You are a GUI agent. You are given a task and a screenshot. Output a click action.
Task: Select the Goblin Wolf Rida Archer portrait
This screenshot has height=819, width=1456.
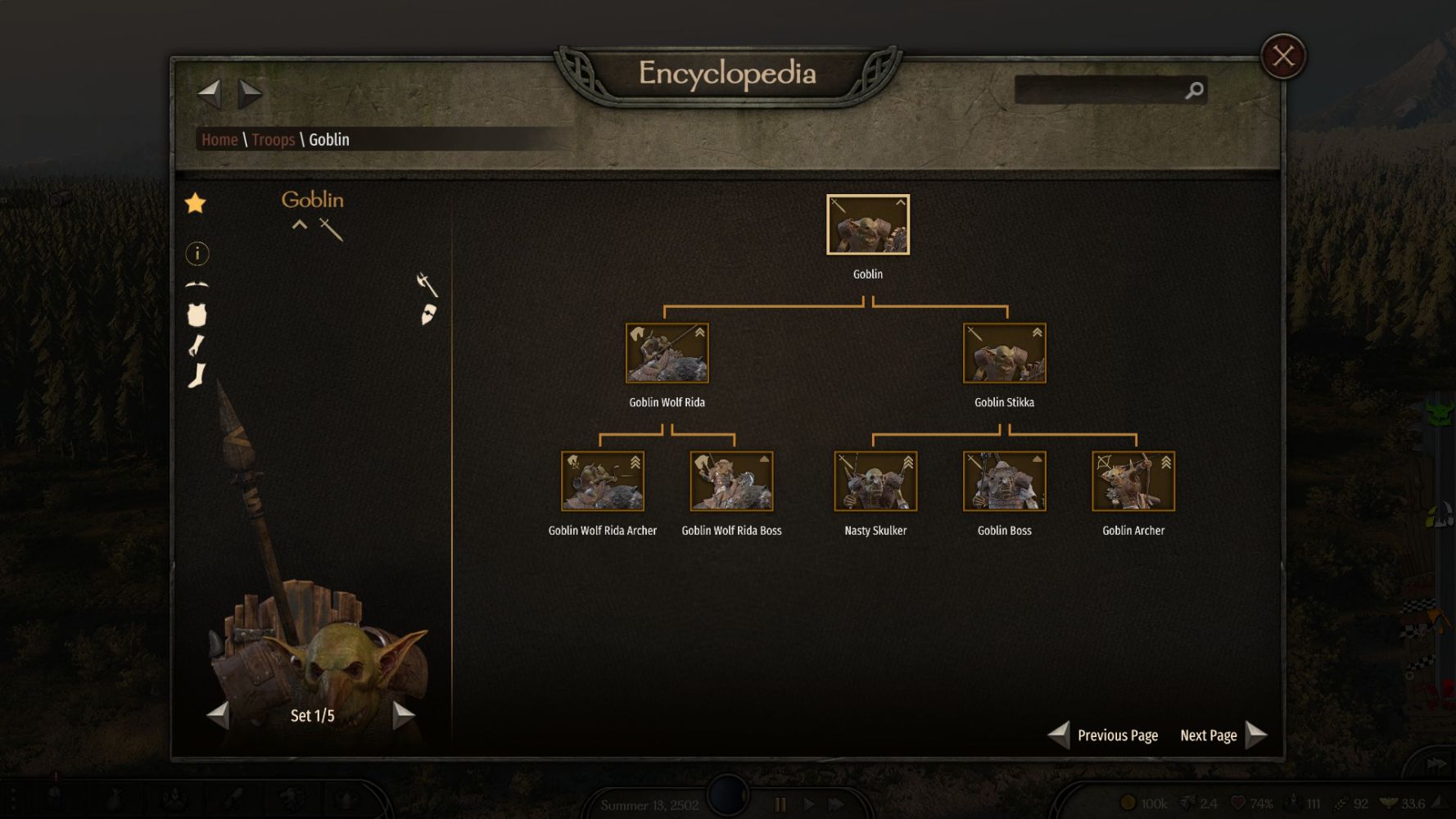(x=602, y=482)
